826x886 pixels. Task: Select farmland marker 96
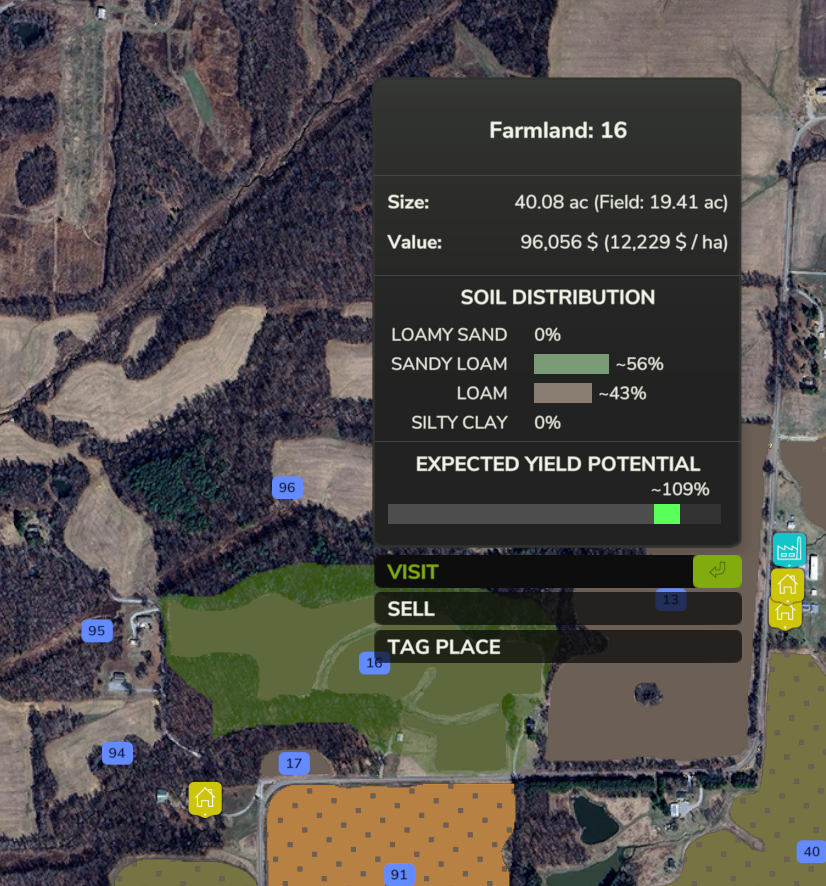287,488
